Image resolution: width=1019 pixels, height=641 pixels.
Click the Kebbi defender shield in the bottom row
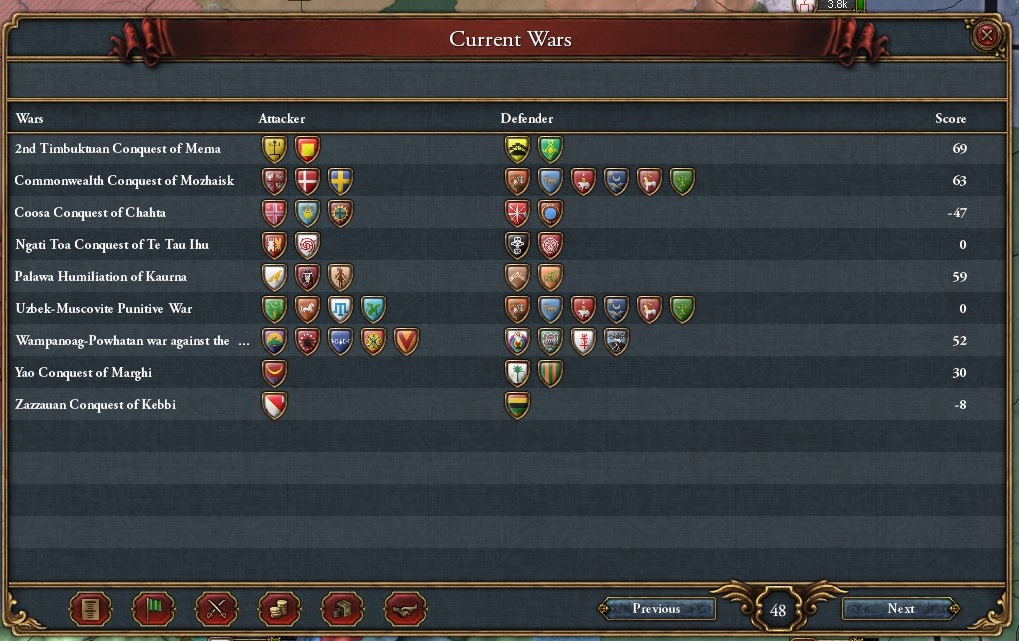[x=517, y=405]
